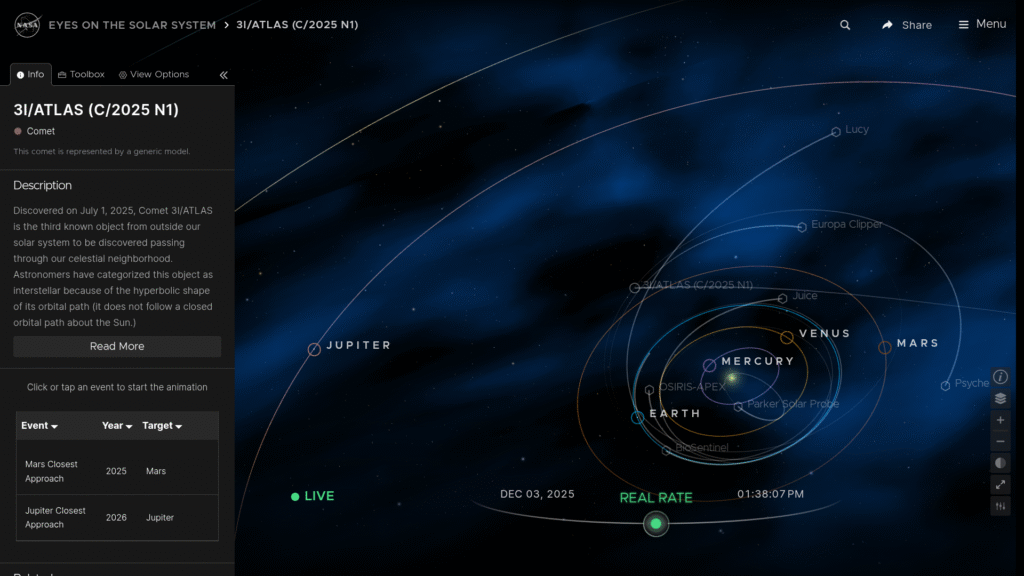This screenshot has height=576, width=1024.
Task: Start the Mars Closest Approach event
Action: [52, 471]
